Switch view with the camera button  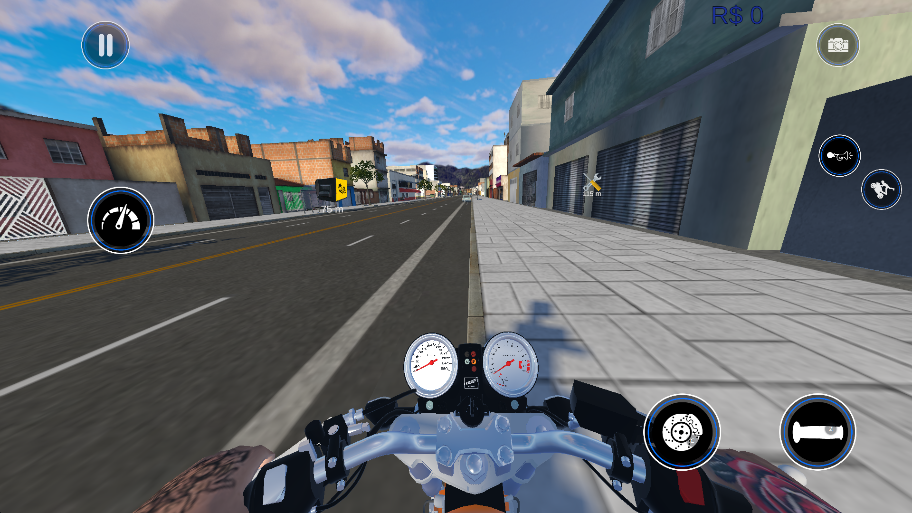tap(838, 45)
